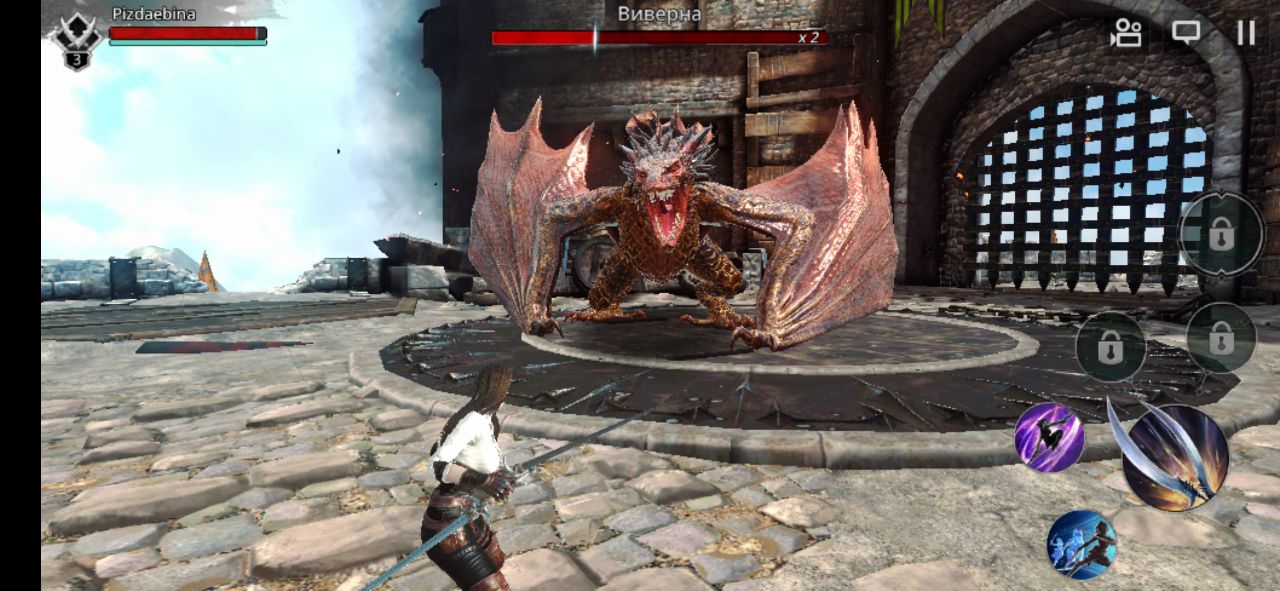Screen dimensions: 1280x591
Task: Trigger the blue dash skill
Action: [x=1081, y=544]
